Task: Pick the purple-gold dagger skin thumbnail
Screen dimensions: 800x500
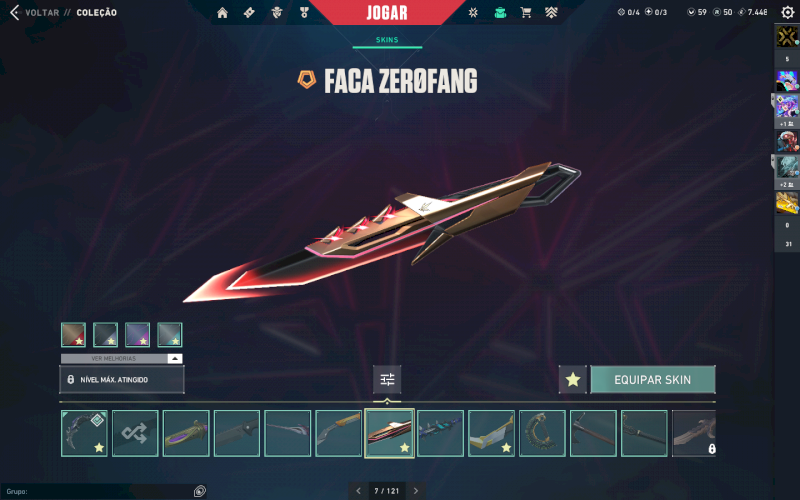Action: click(x=186, y=433)
